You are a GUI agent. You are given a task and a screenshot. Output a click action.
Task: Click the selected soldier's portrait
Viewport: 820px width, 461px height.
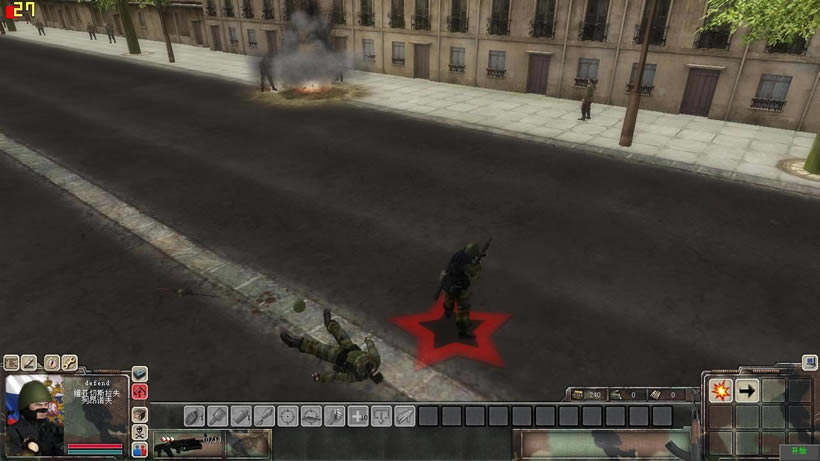36,414
